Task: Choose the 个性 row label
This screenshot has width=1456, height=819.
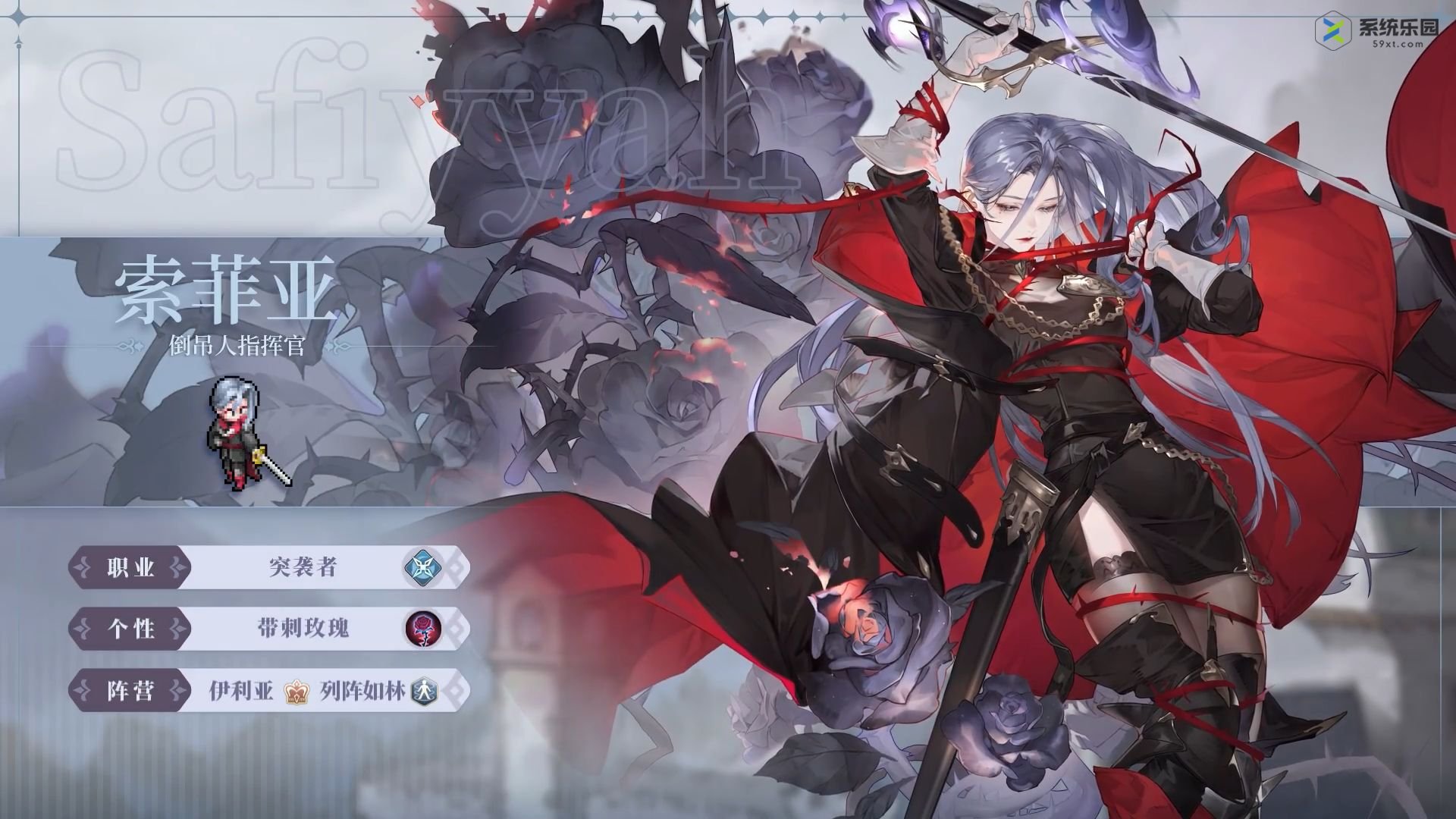Action: [130, 629]
